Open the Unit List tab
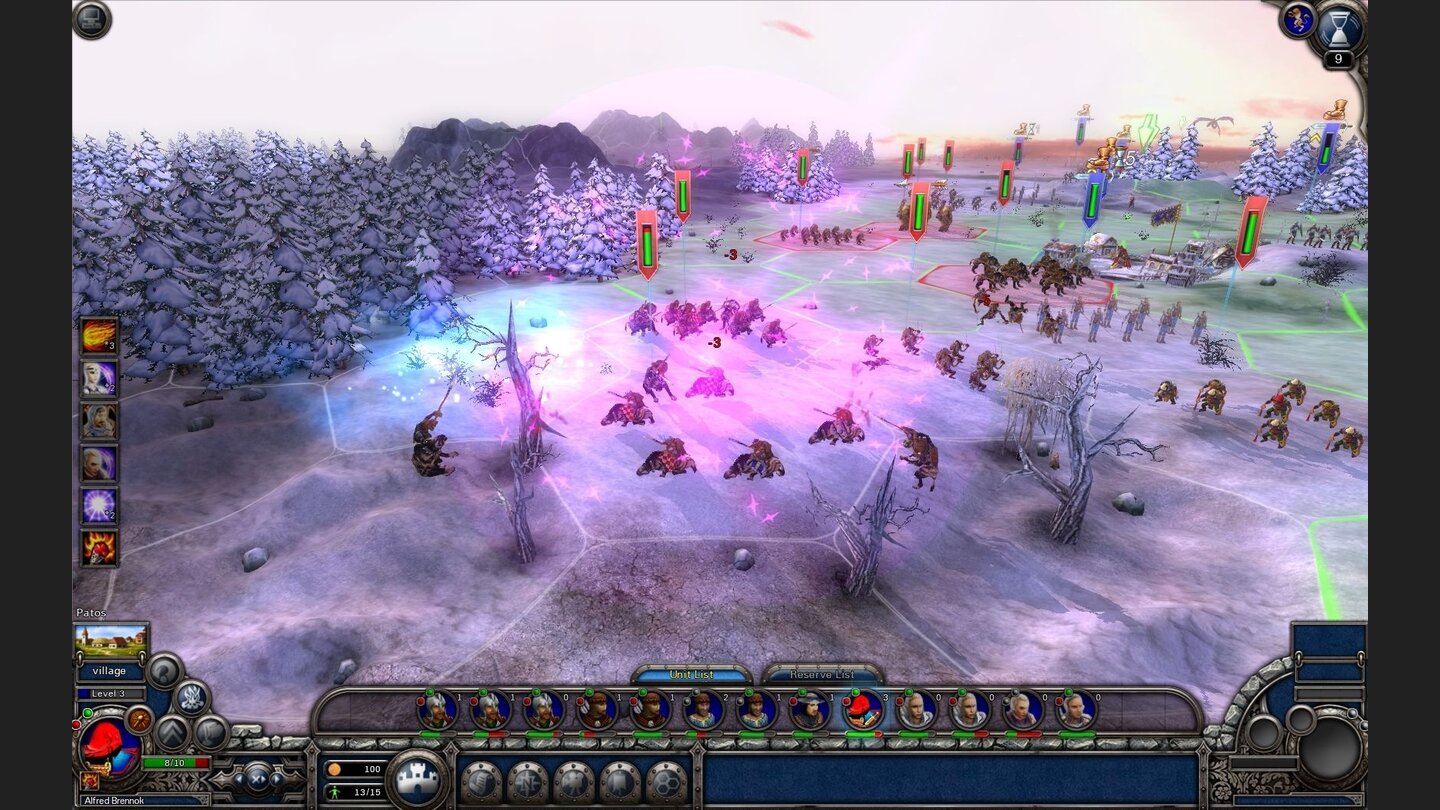 (691, 675)
